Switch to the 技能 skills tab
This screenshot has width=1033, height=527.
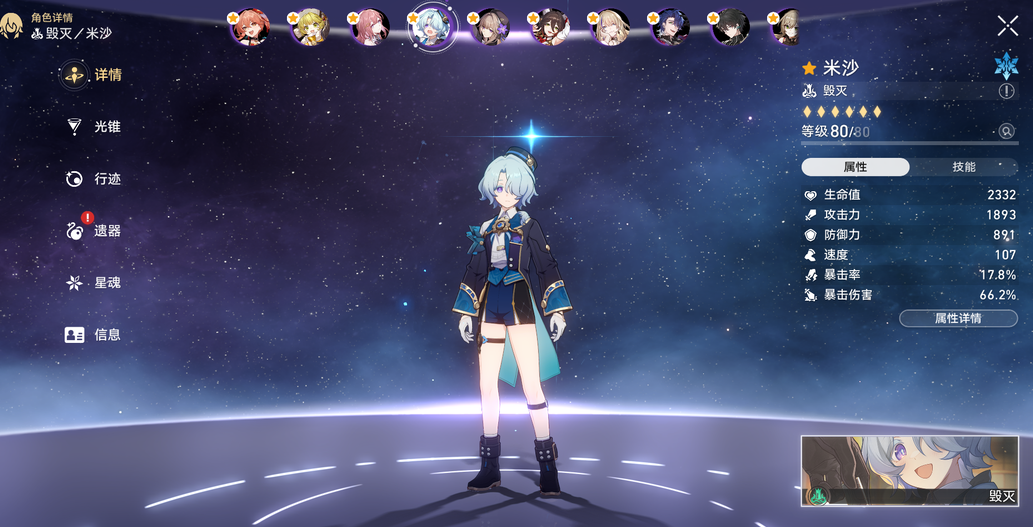click(x=963, y=167)
